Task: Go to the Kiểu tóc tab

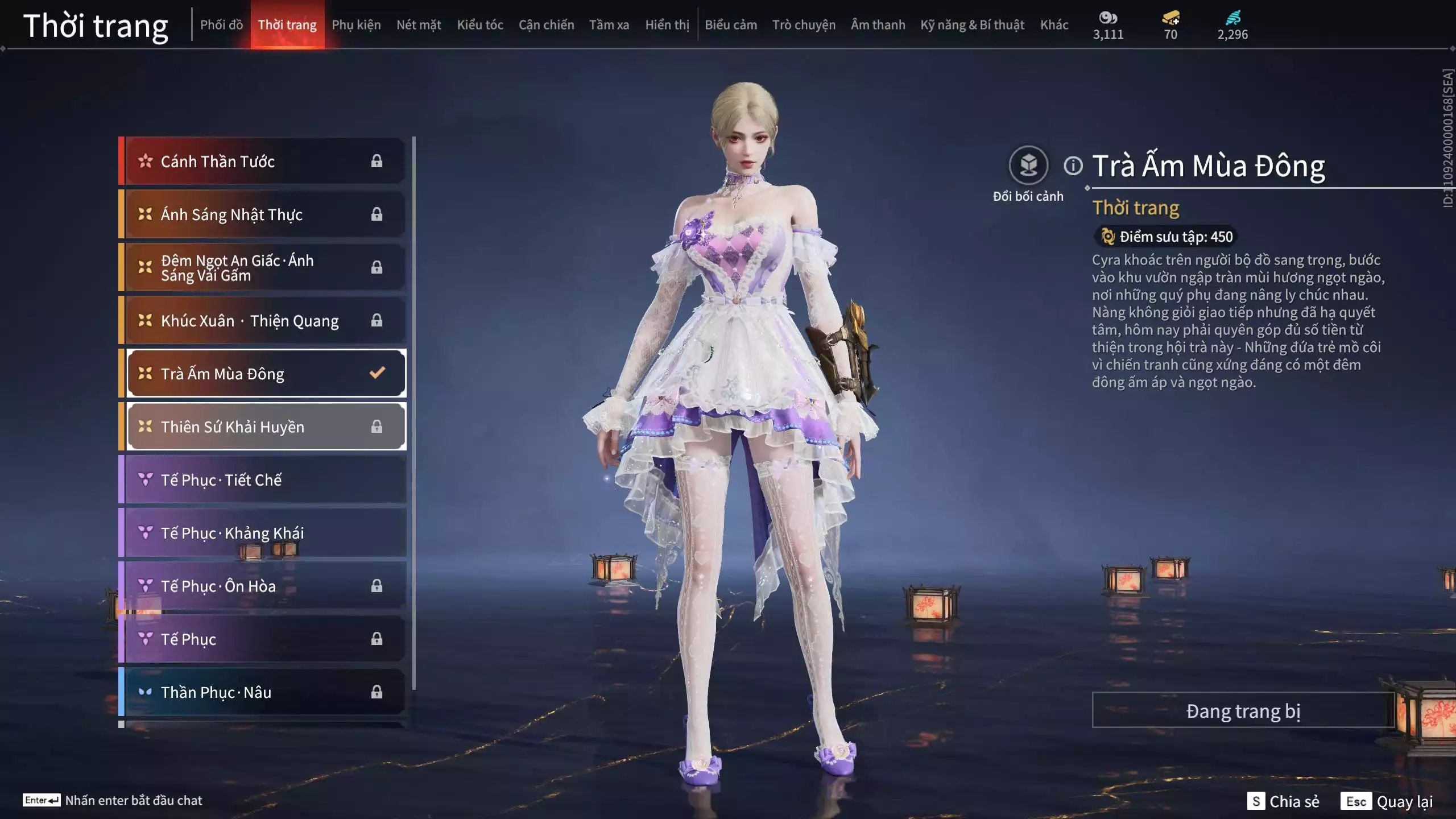Action: [480, 25]
